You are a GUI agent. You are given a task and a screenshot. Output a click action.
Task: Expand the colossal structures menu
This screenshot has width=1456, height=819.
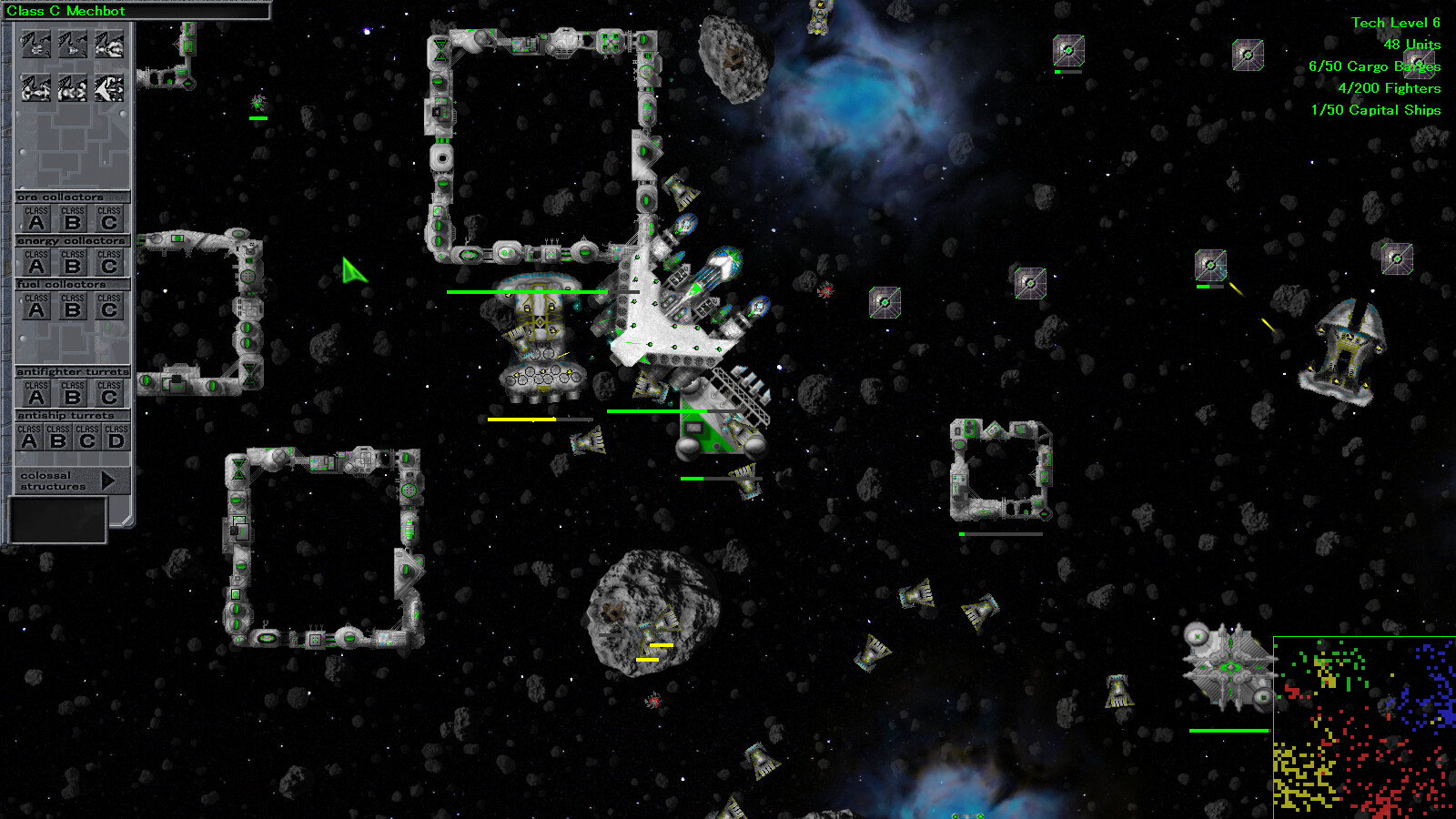click(107, 480)
